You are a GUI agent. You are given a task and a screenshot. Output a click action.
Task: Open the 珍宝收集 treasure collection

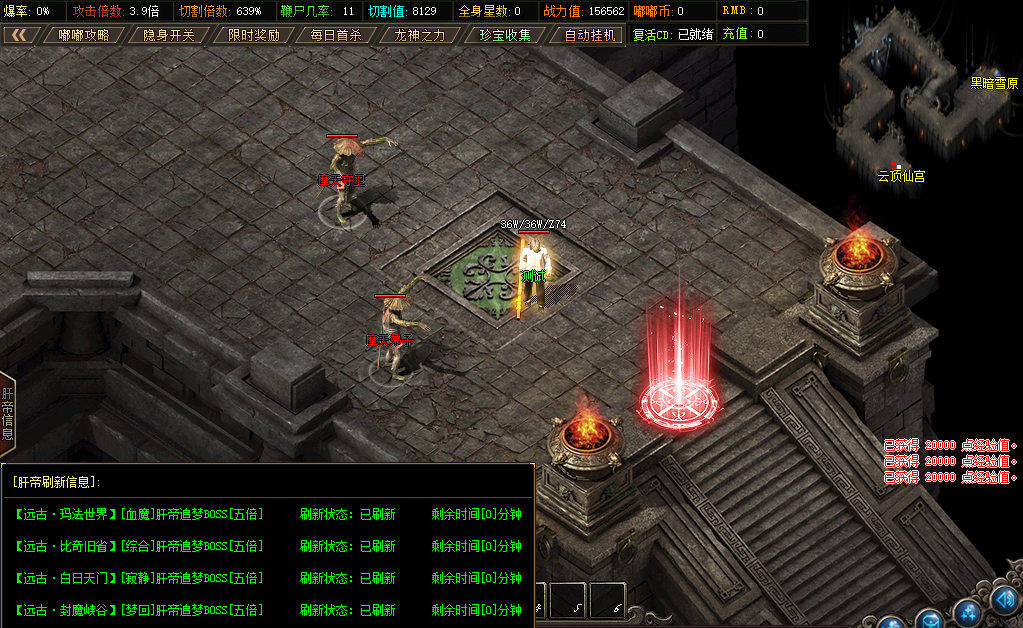coord(505,35)
